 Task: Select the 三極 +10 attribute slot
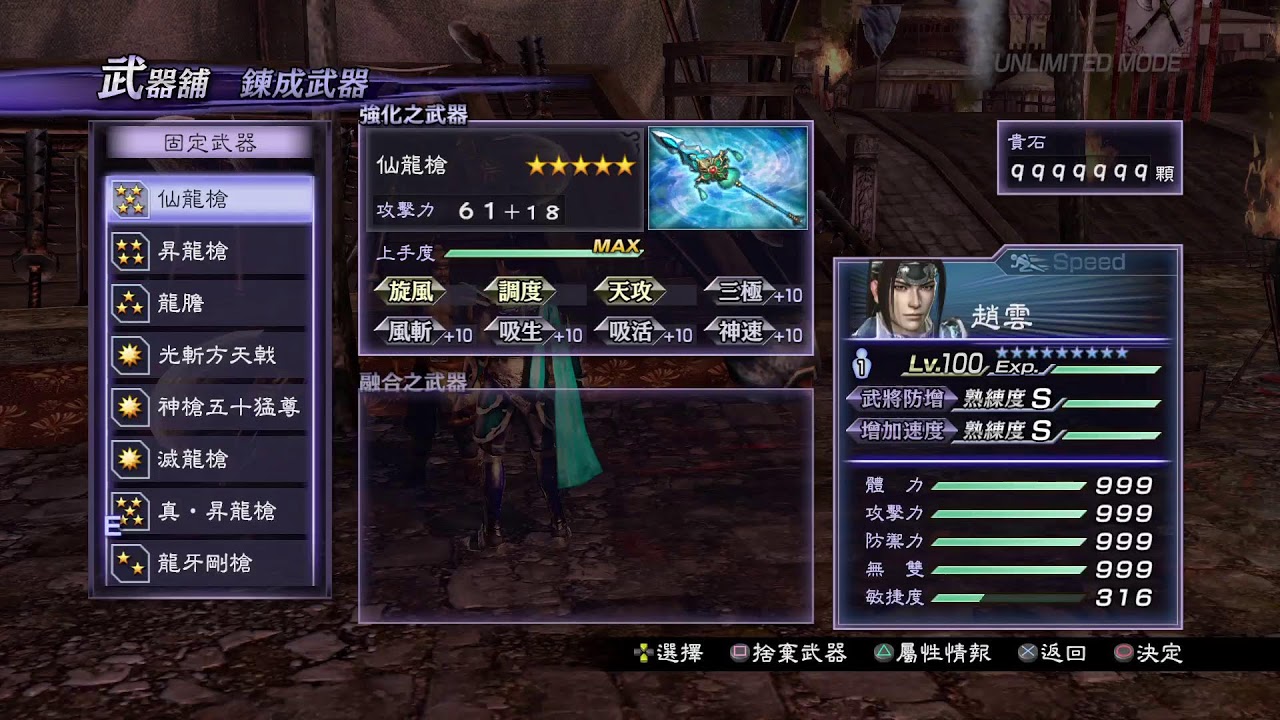click(x=751, y=292)
